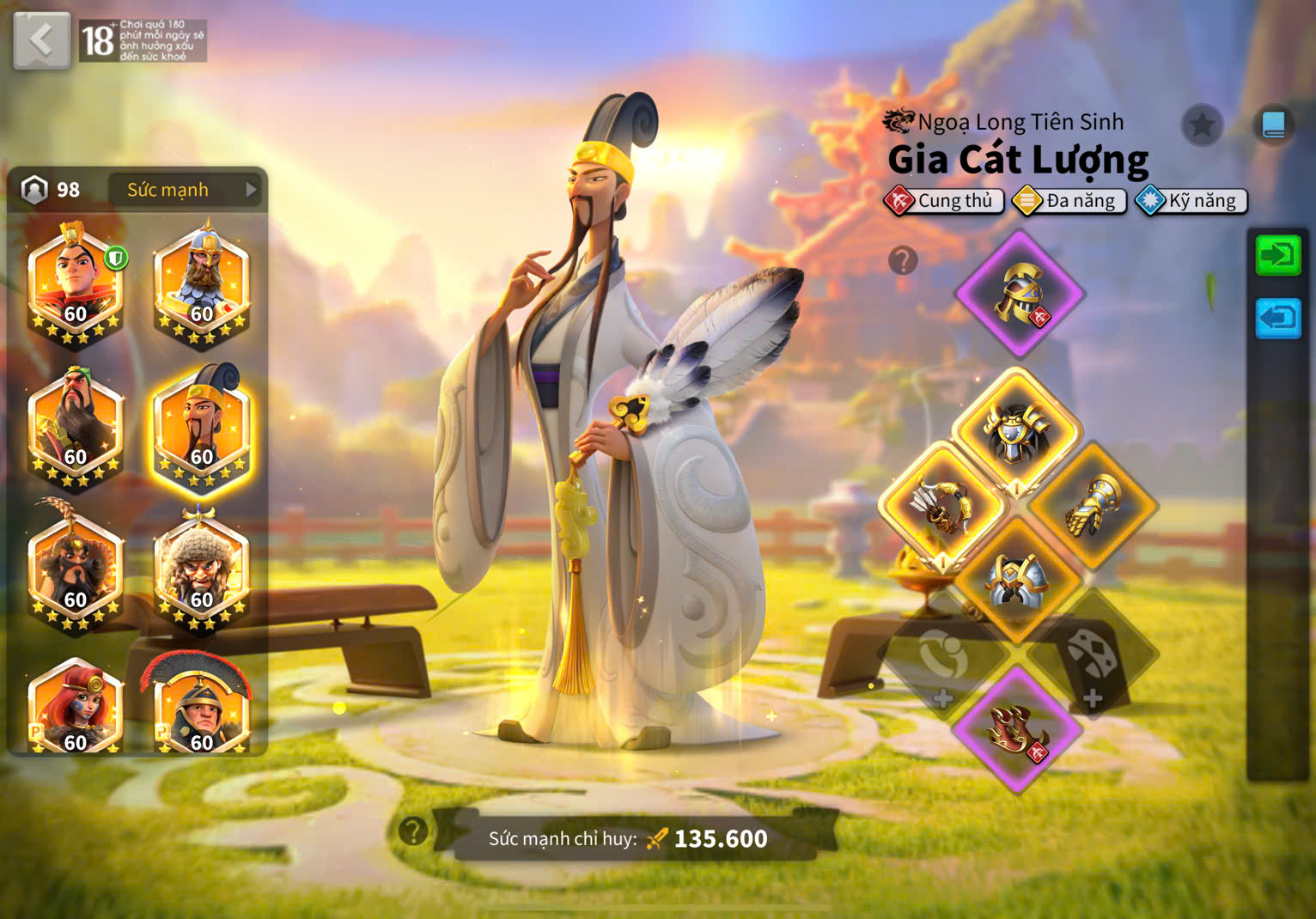Screen dimensions: 1316x919
Task: Open the Sức mạnh sort dropdown
Action: click(x=184, y=190)
